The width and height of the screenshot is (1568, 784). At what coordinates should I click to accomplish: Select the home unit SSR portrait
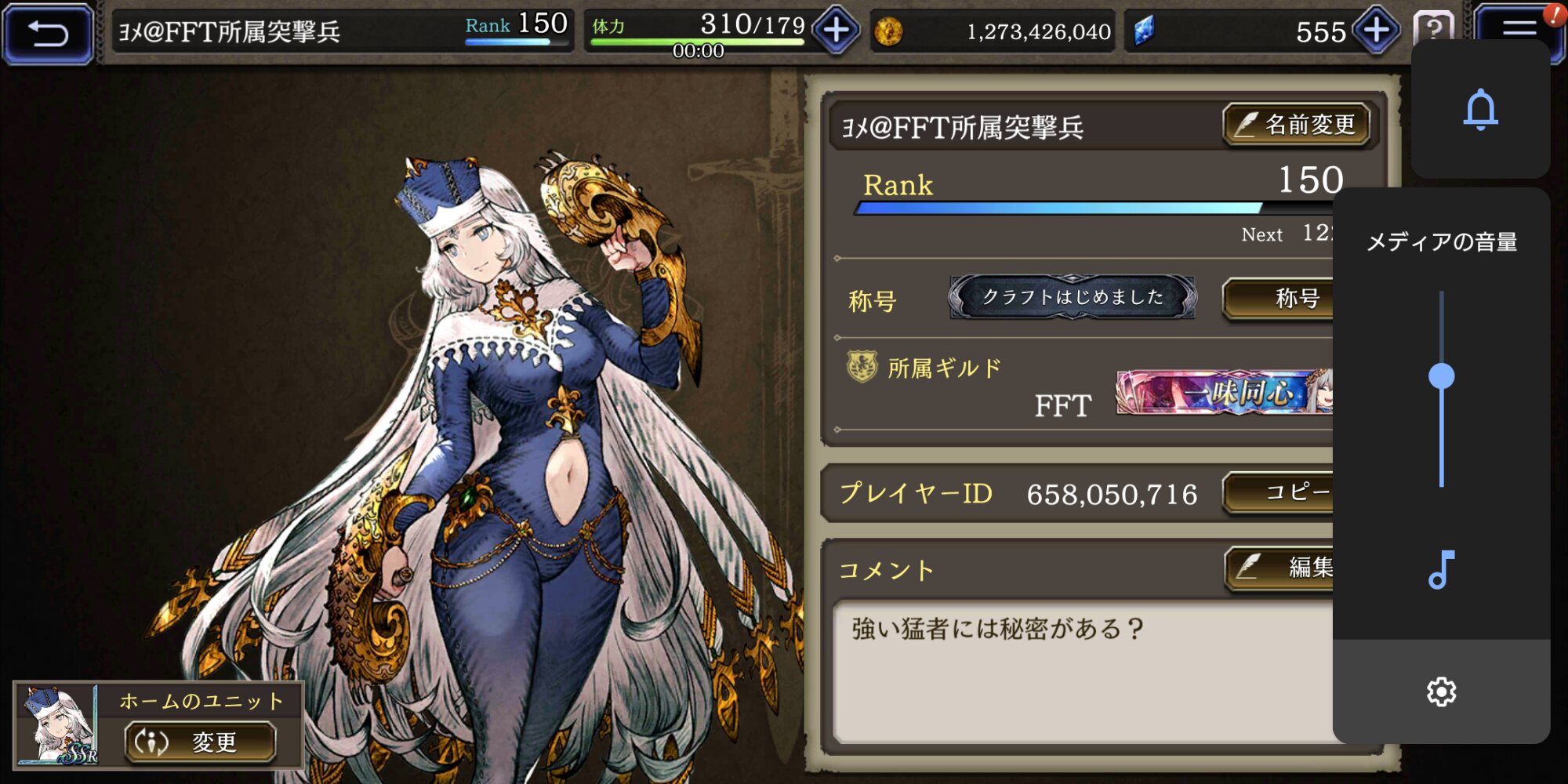57,724
